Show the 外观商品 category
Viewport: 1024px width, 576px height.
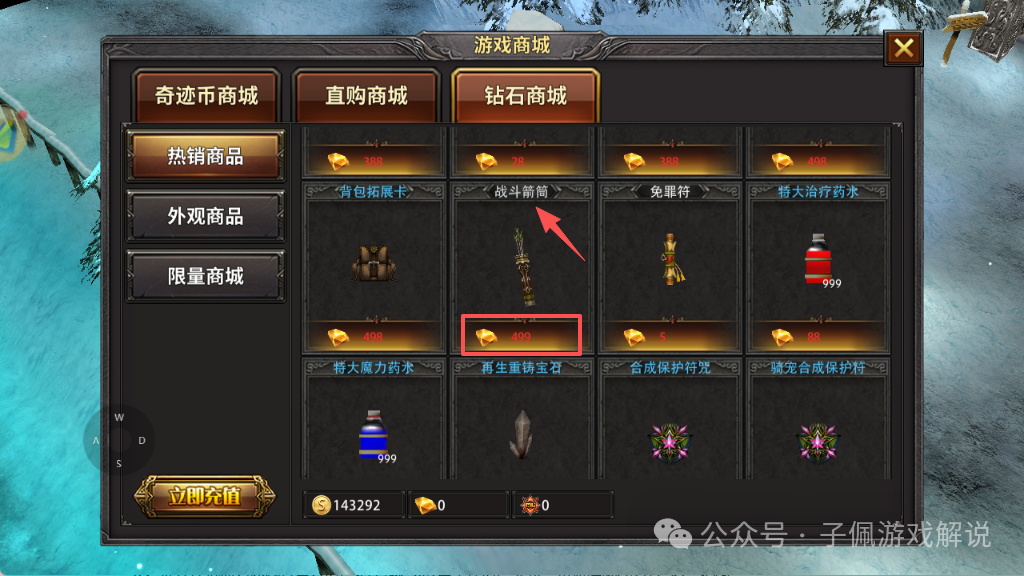pyautogui.click(x=205, y=216)
